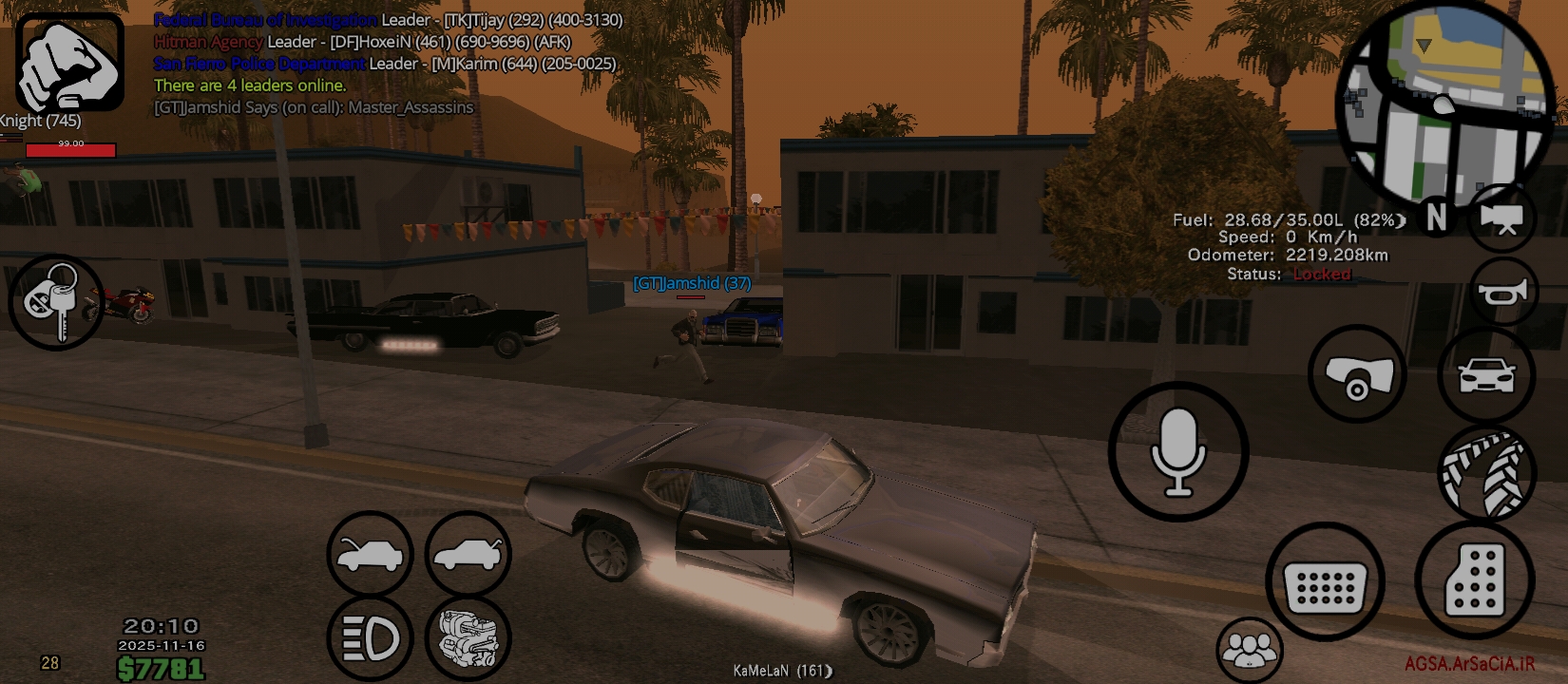Toggle the headlights button
Screen dimensions: 1568x684
[x=370, y=638]
